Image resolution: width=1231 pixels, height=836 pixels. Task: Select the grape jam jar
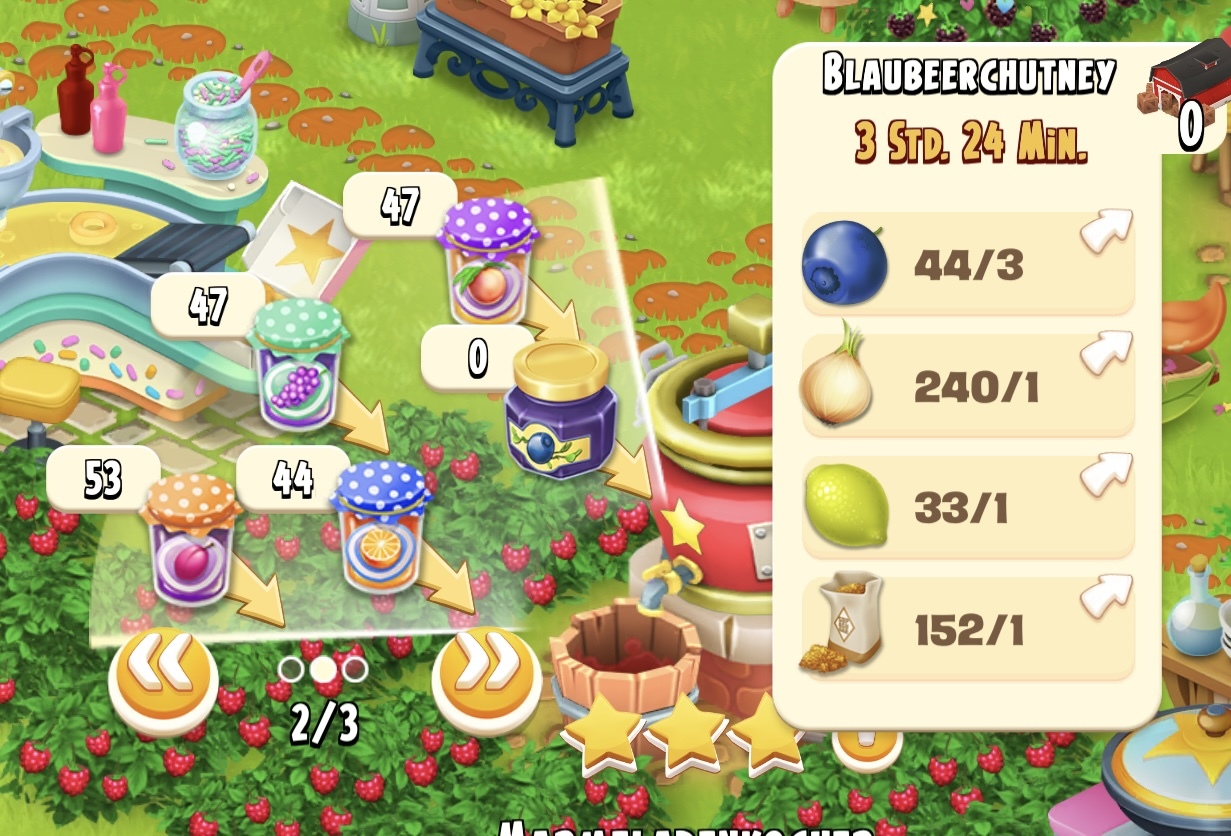297,365
